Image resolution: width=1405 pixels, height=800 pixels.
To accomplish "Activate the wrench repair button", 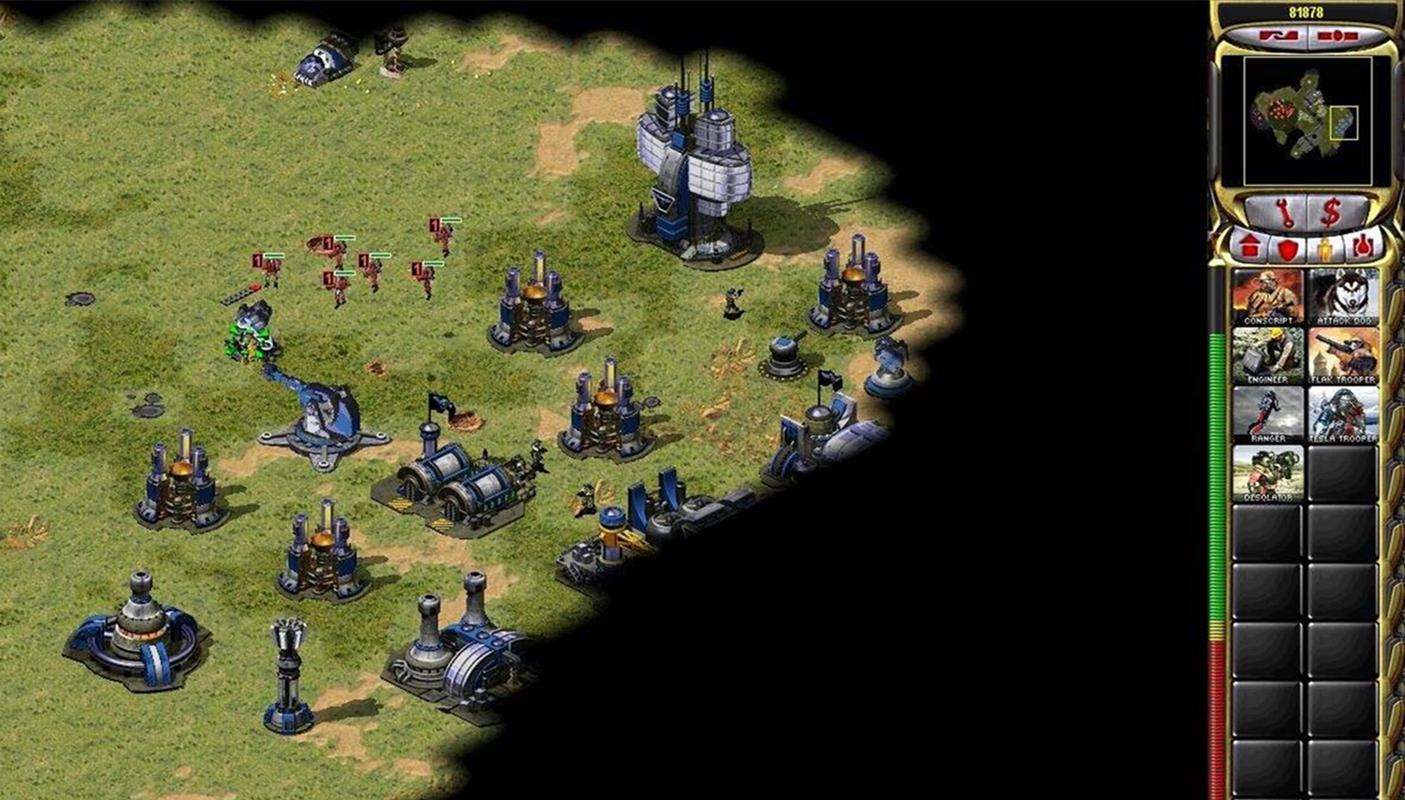I will tap(1284, 212).
